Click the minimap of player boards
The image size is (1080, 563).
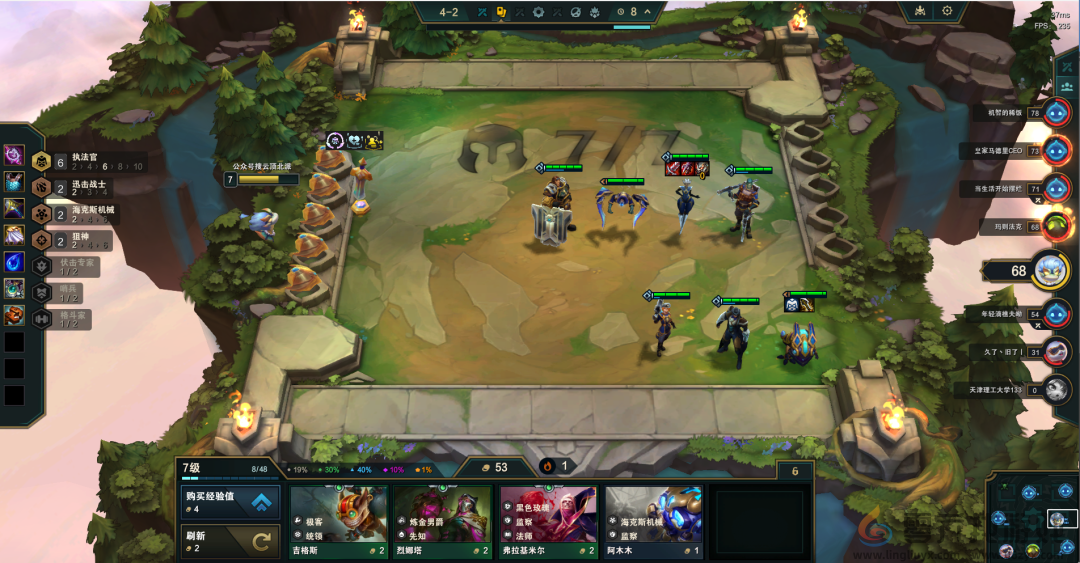coord(1033,518)
